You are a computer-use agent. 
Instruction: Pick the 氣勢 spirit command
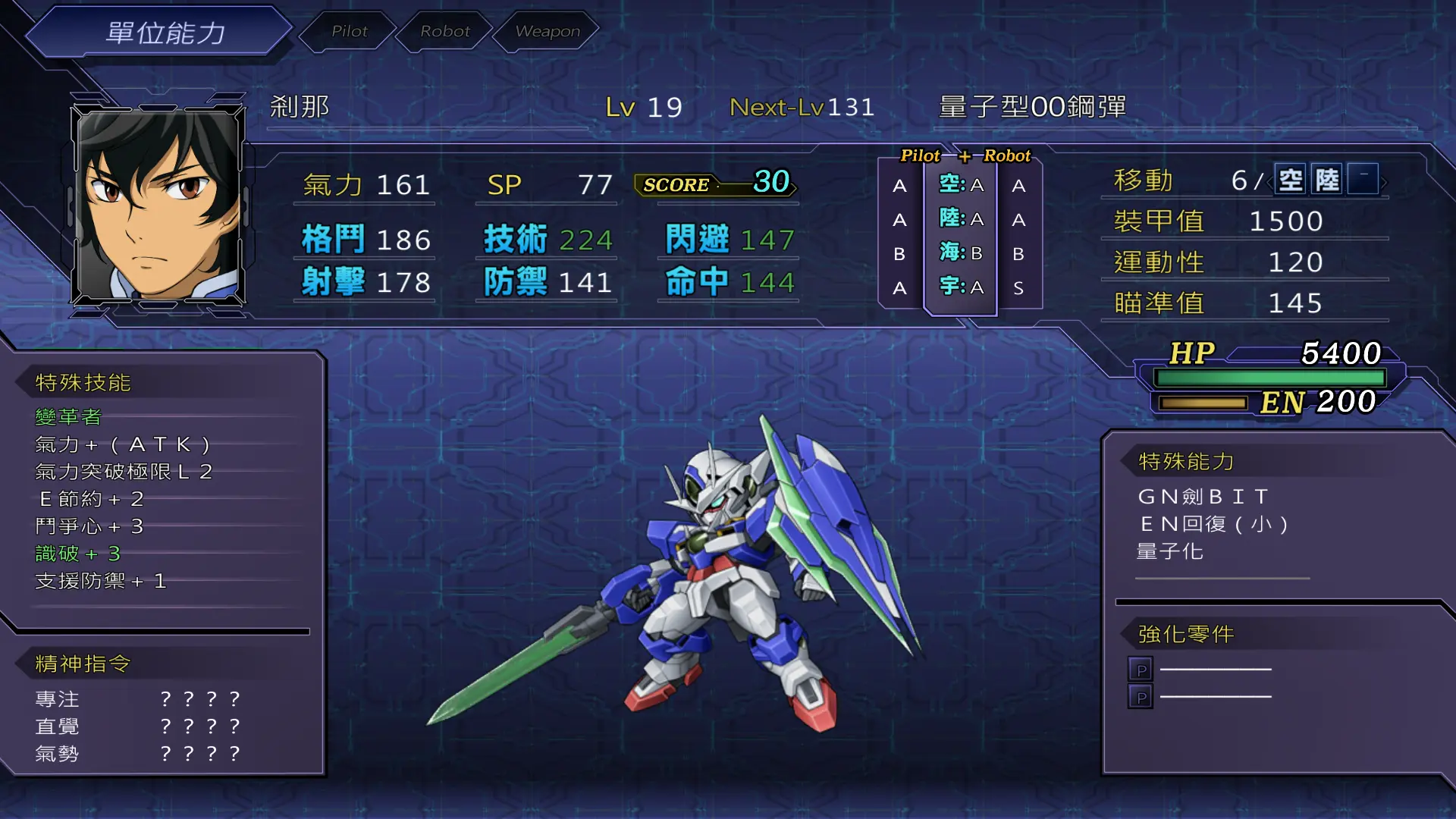(x=58, y=754)
